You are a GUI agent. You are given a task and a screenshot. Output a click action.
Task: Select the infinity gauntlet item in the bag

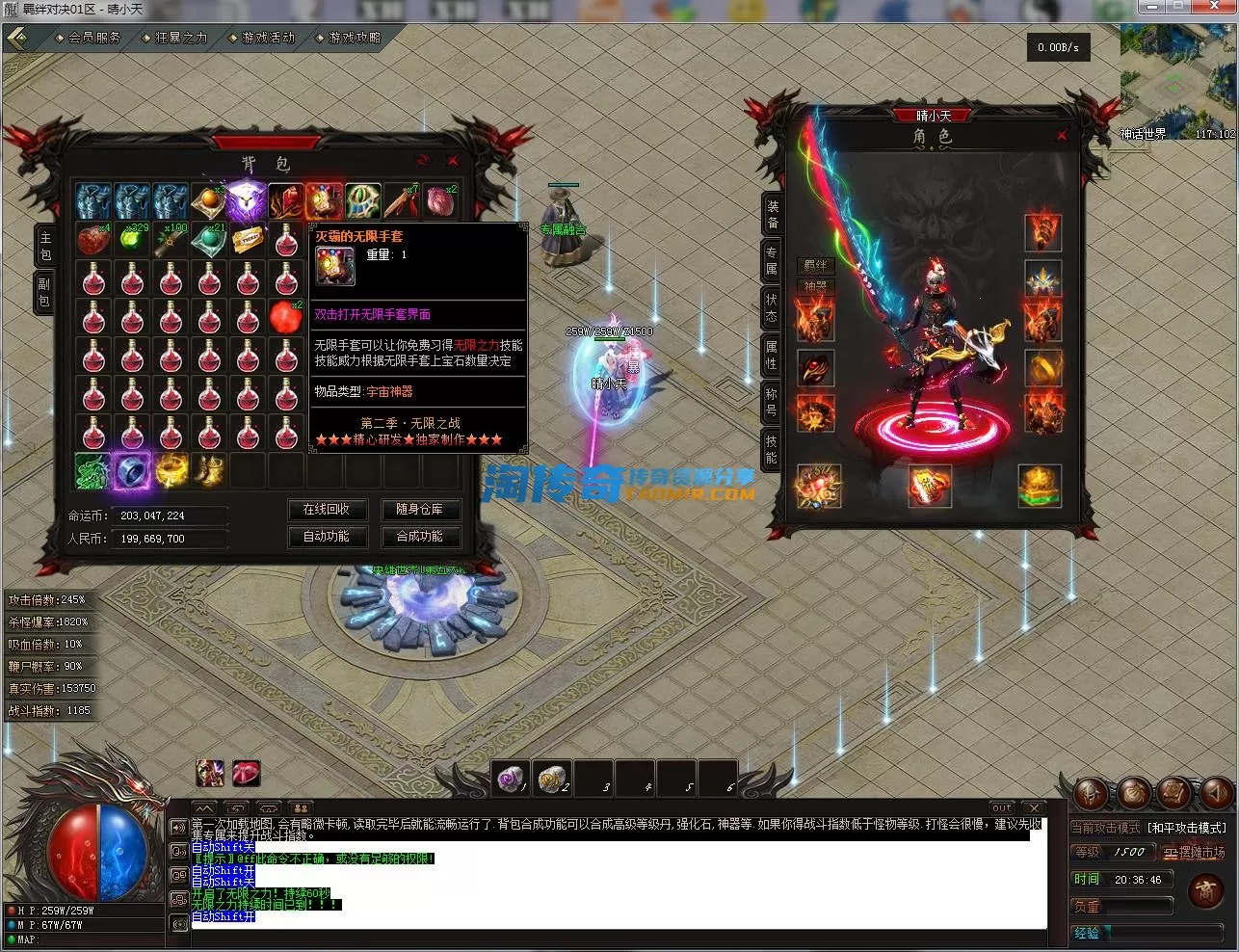point(325,201)
